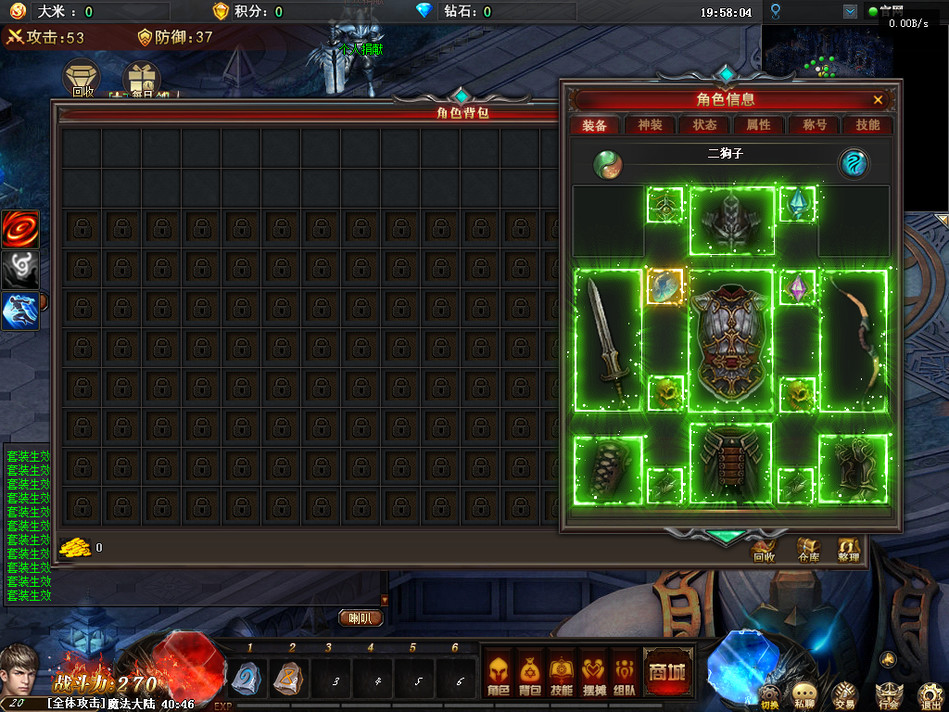The width and height of the screenshot is (949, 712).
Task: Open the 组队 team menu
Action: tap(626, 673)
